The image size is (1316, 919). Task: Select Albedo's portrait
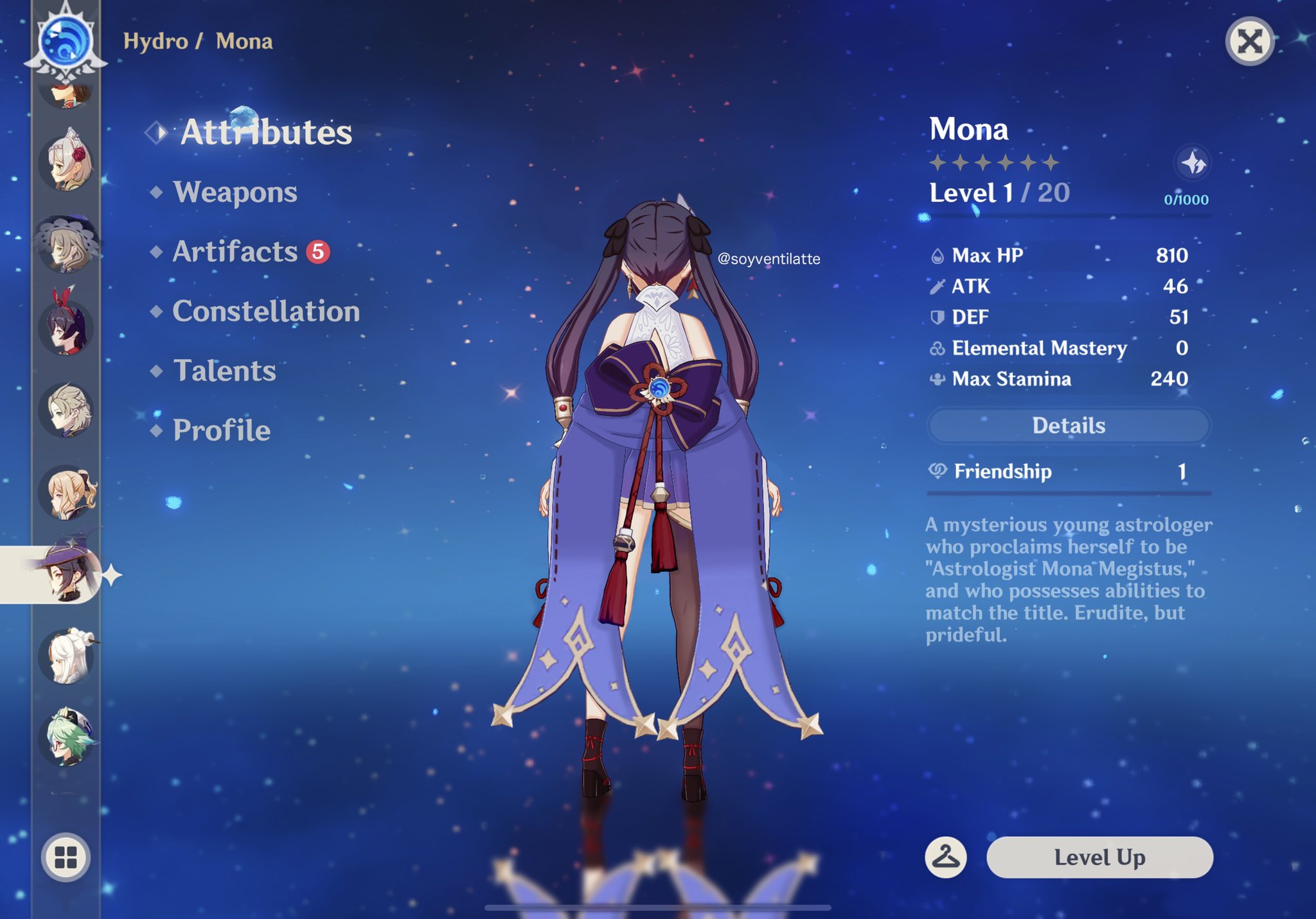tap(66, 410)
